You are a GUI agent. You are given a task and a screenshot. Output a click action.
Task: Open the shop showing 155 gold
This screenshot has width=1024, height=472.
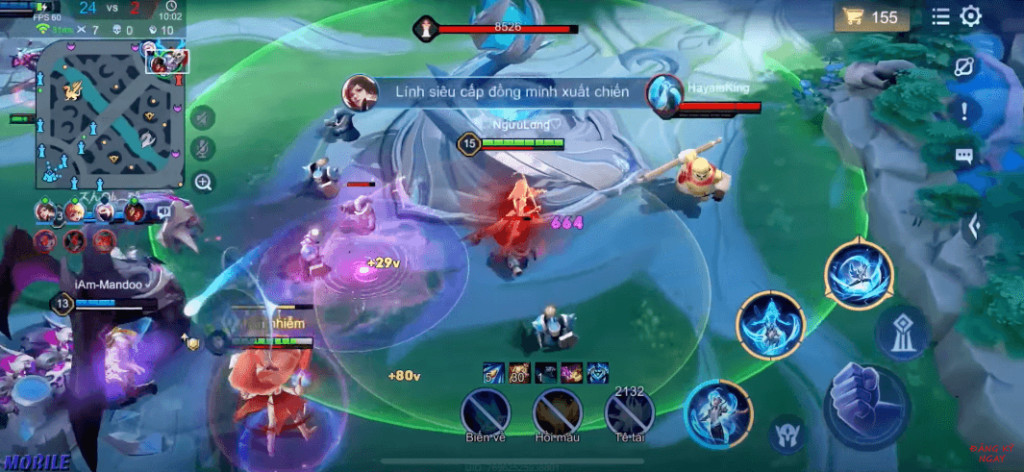pyautogui.click(x=872, y=17)
